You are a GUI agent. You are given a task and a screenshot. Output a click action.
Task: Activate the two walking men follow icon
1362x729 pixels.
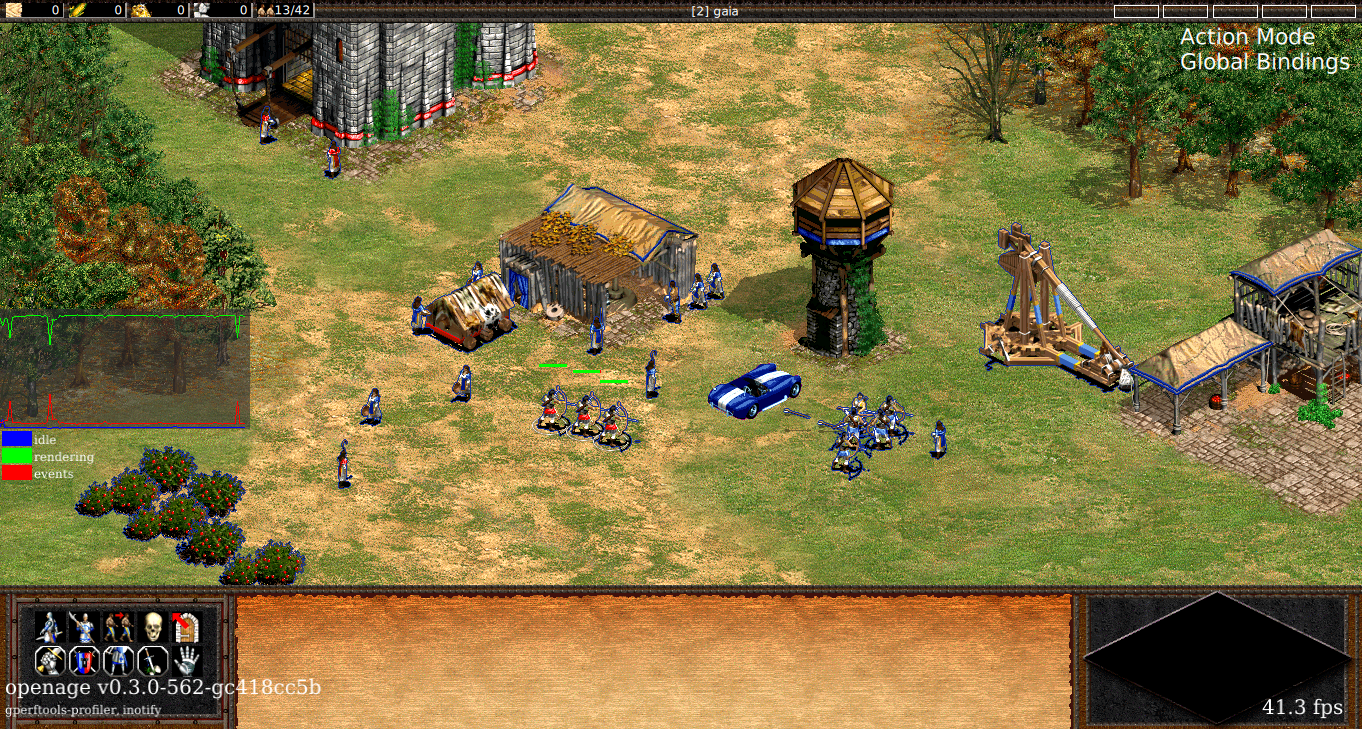118,628
